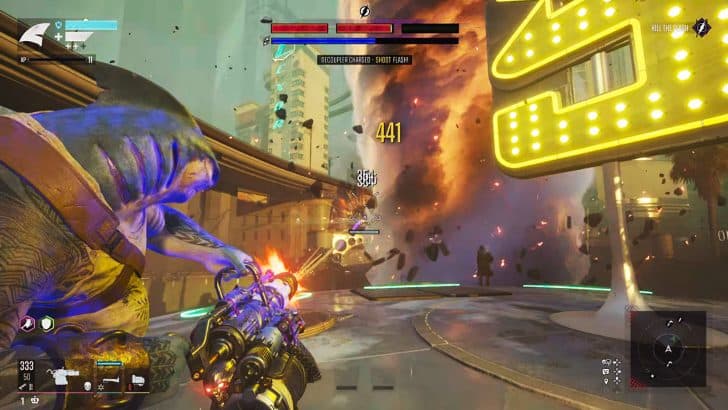This screenshot has height=410, width=728.
Task: Open the circular minimap radar
Action: tap(667, 349)
